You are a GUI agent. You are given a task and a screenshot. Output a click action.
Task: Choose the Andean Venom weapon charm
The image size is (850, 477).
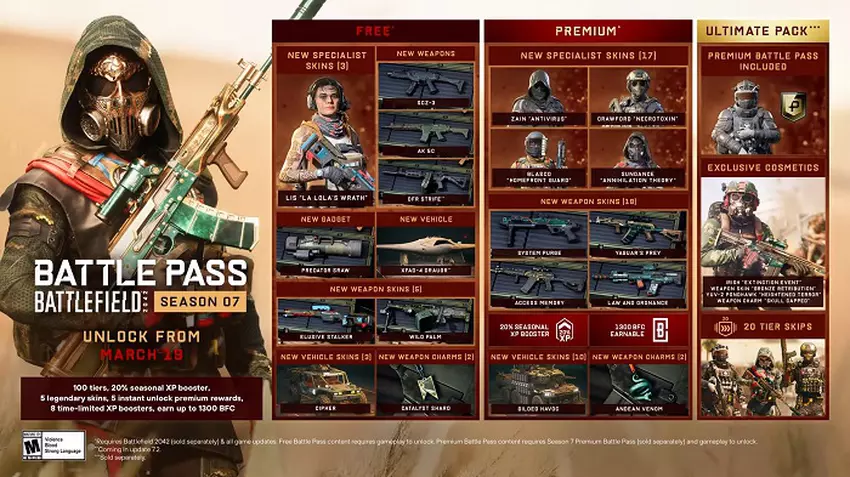click(638, 387)
